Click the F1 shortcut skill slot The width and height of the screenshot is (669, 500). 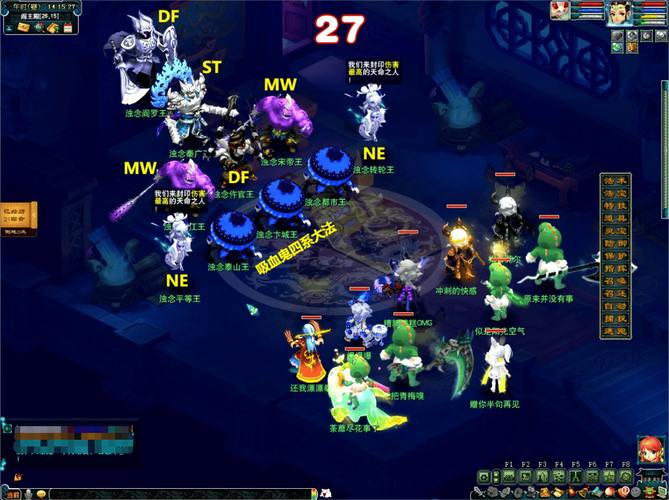[x=509, y=476]
